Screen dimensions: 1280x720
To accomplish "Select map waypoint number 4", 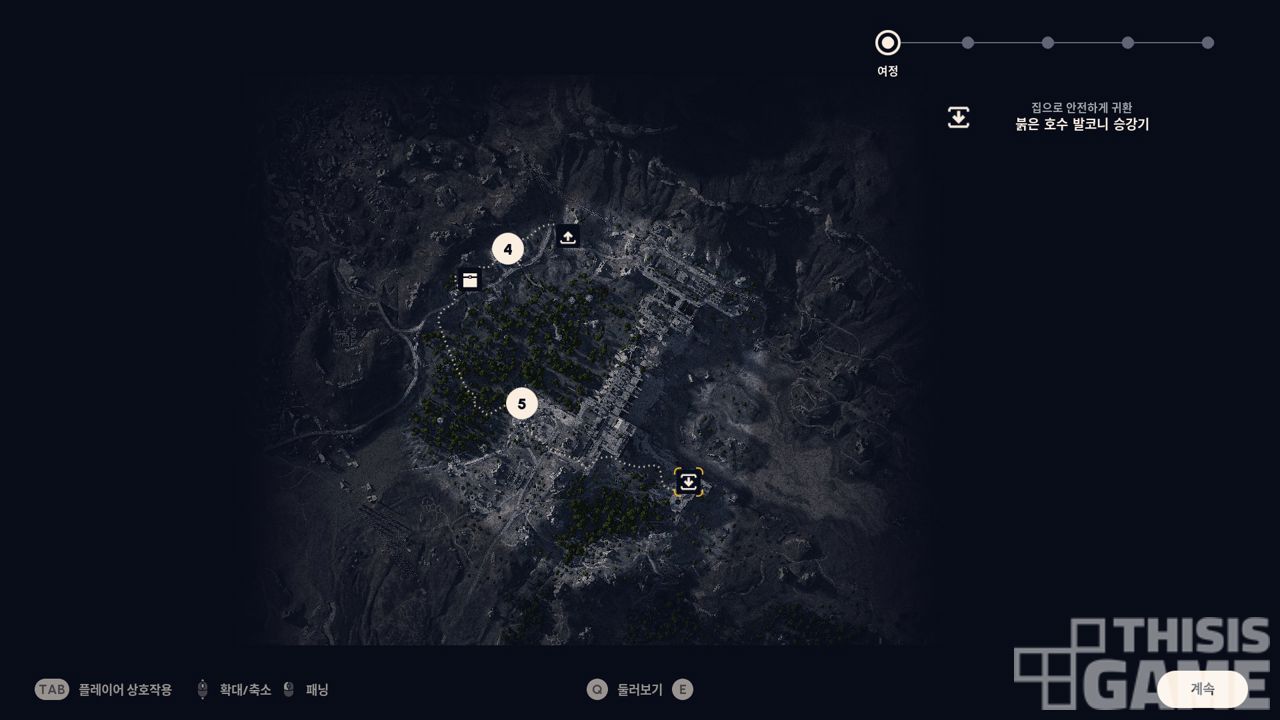I will point(508,249).
